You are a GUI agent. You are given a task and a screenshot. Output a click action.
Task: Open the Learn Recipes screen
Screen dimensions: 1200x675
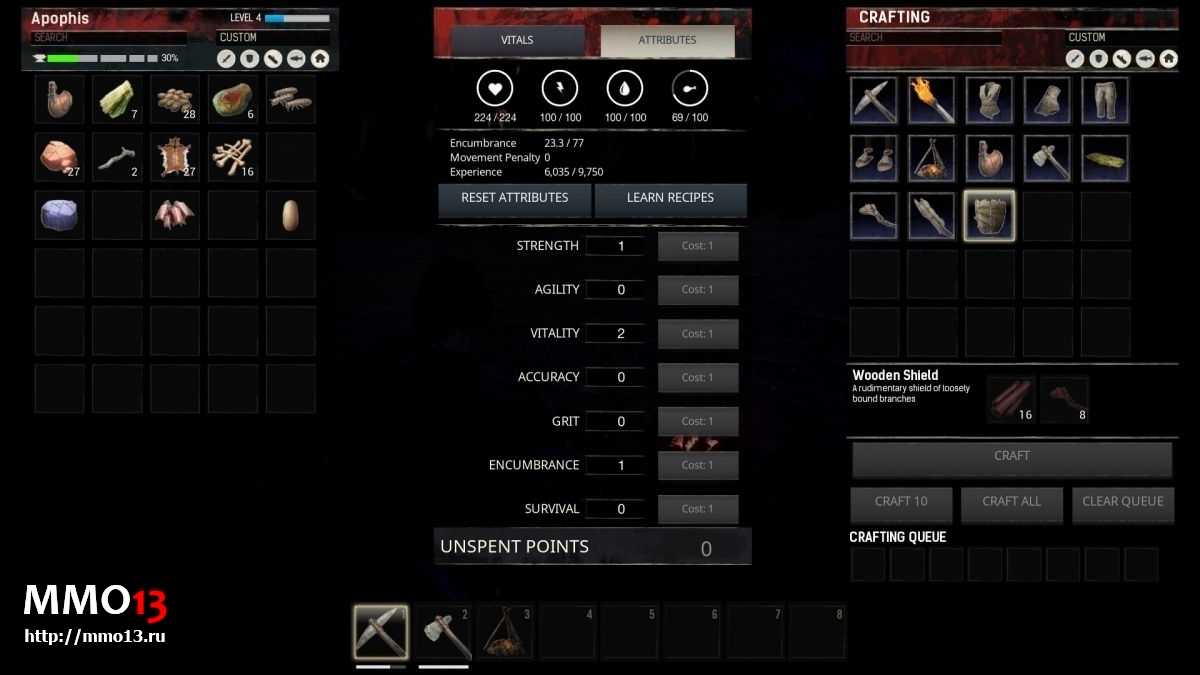coord(670,198)
